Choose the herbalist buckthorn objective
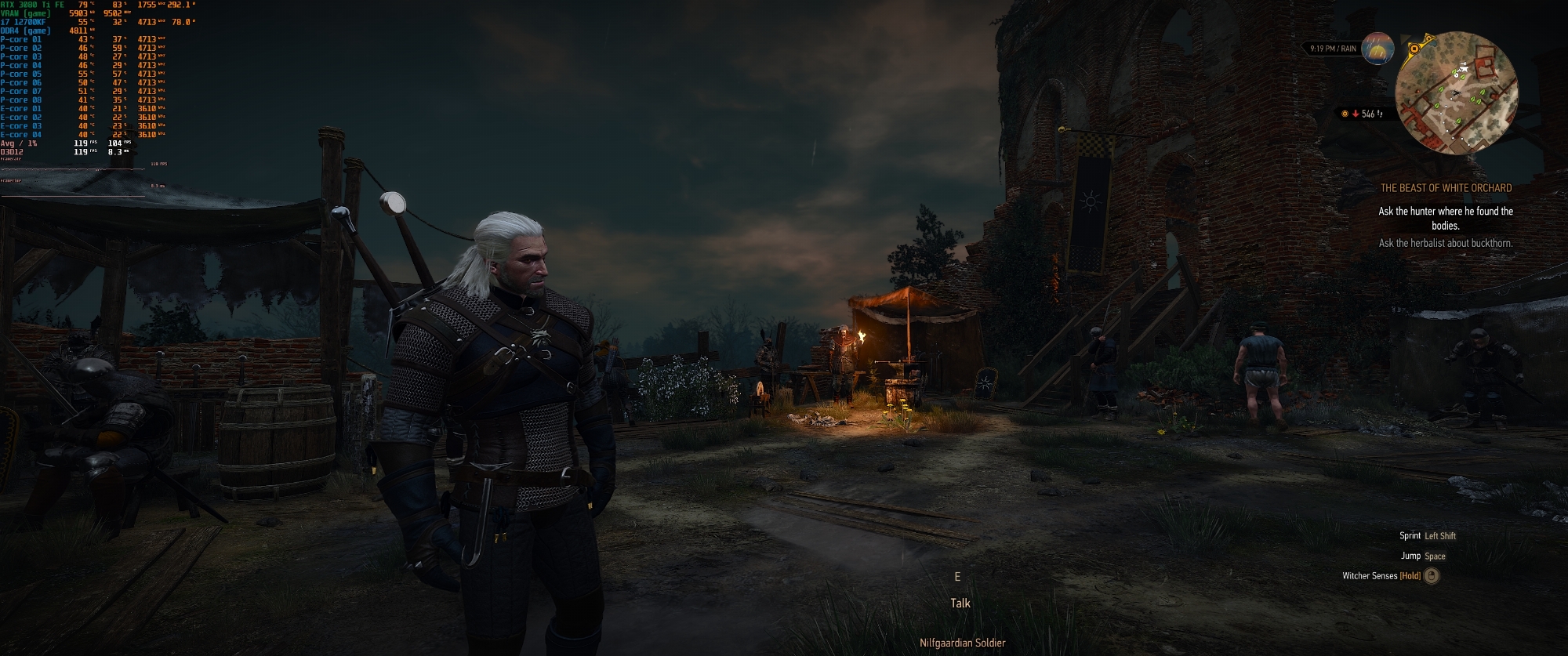Image resolution: width=1568 pixels, height=656 pixels. tap(1446, 243)
